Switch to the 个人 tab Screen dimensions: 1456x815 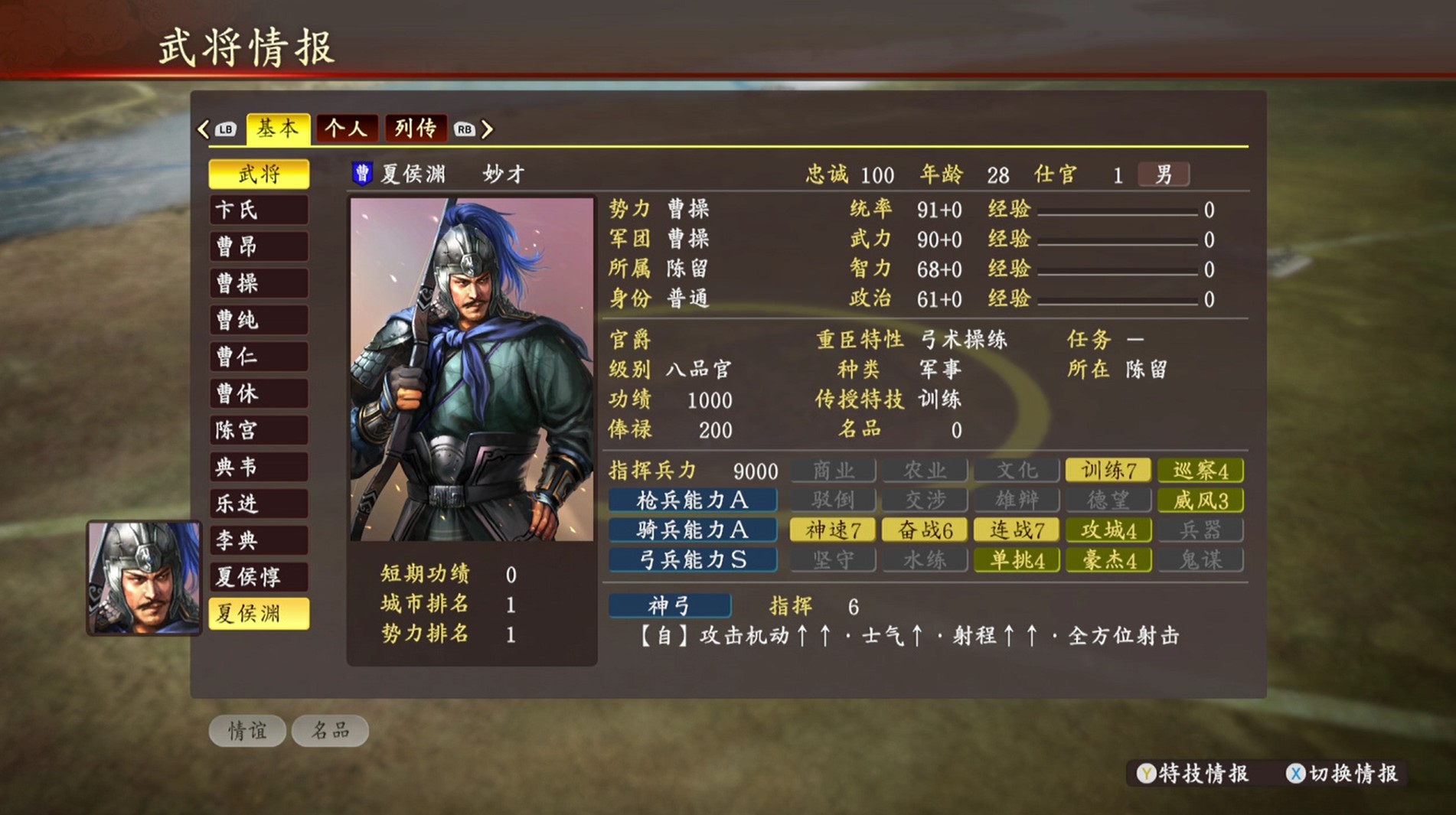click(347, 129)
